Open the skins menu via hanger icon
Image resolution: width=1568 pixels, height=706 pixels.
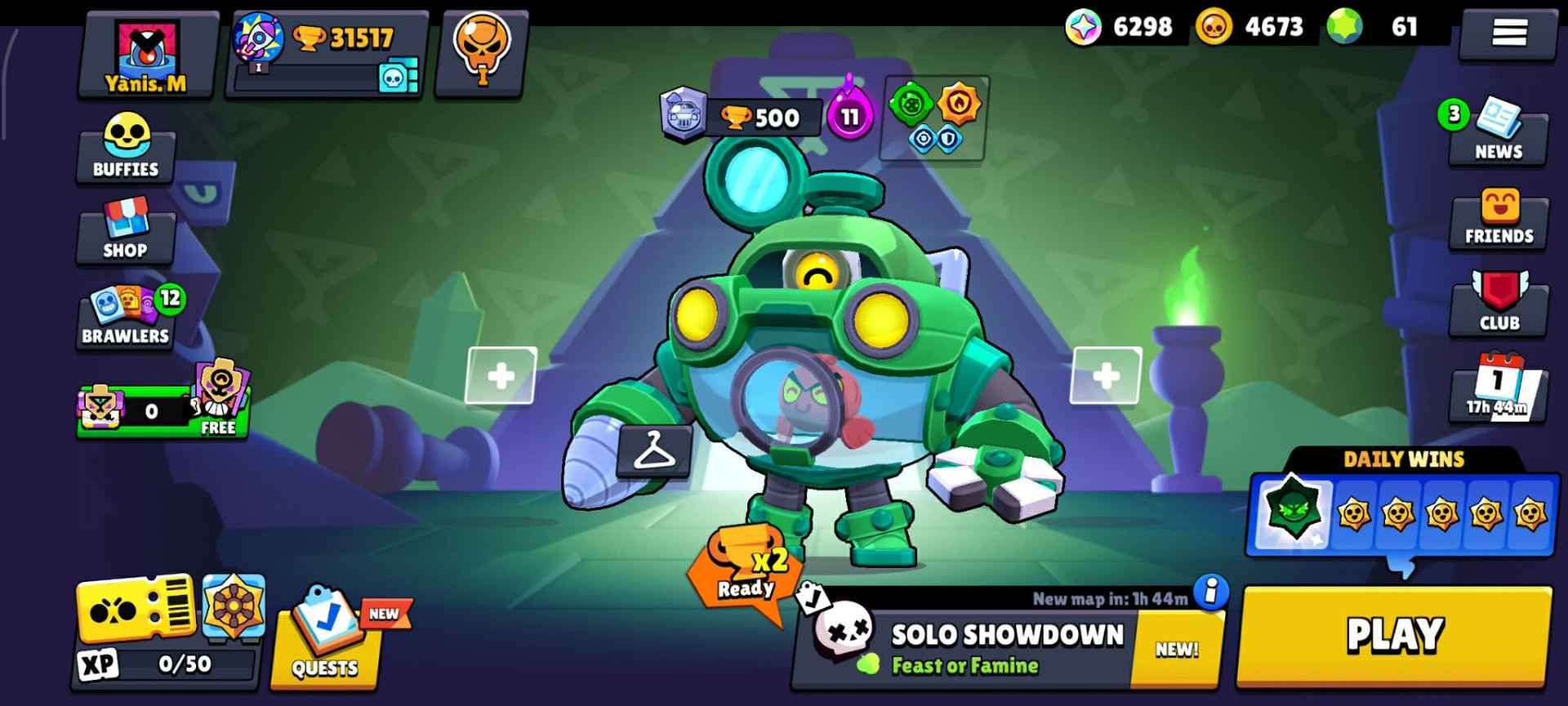653,454
